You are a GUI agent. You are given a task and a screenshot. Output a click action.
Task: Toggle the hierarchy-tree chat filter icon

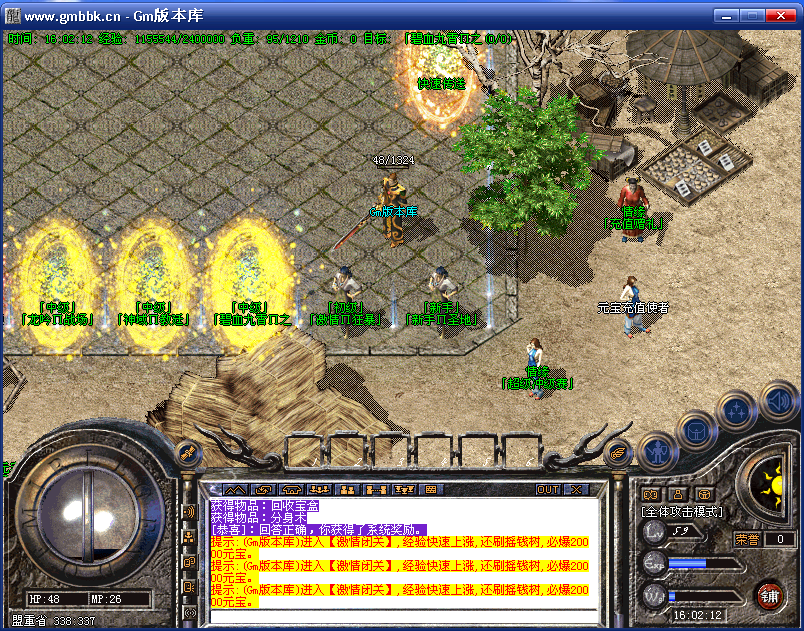(189, 537)
